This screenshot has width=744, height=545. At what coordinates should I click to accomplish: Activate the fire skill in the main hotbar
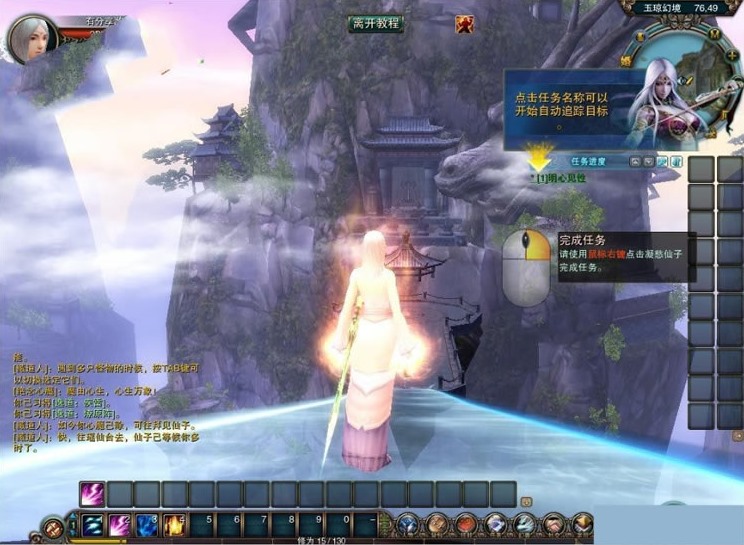coord(174,523)
